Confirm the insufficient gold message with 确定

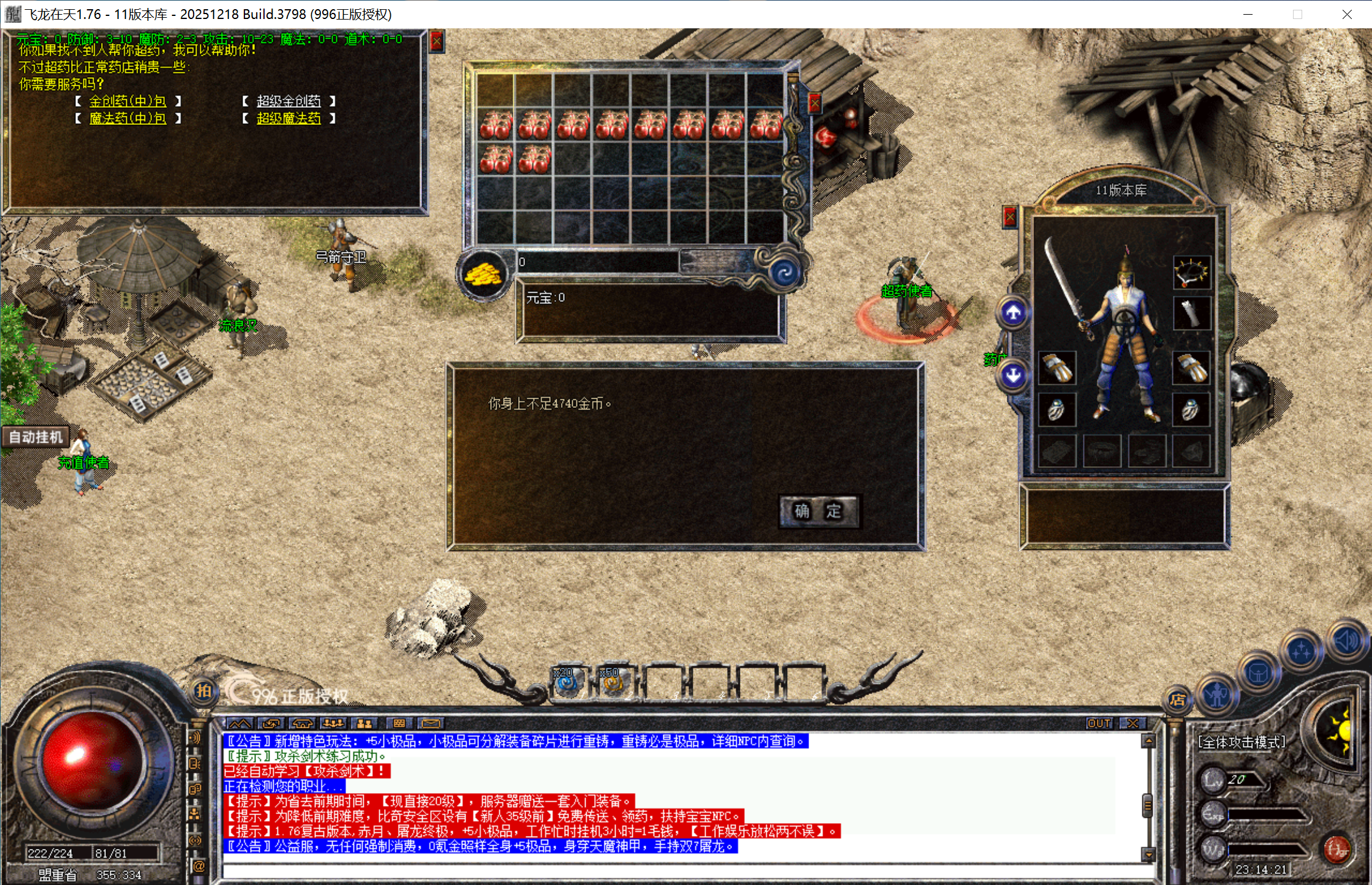818,511
